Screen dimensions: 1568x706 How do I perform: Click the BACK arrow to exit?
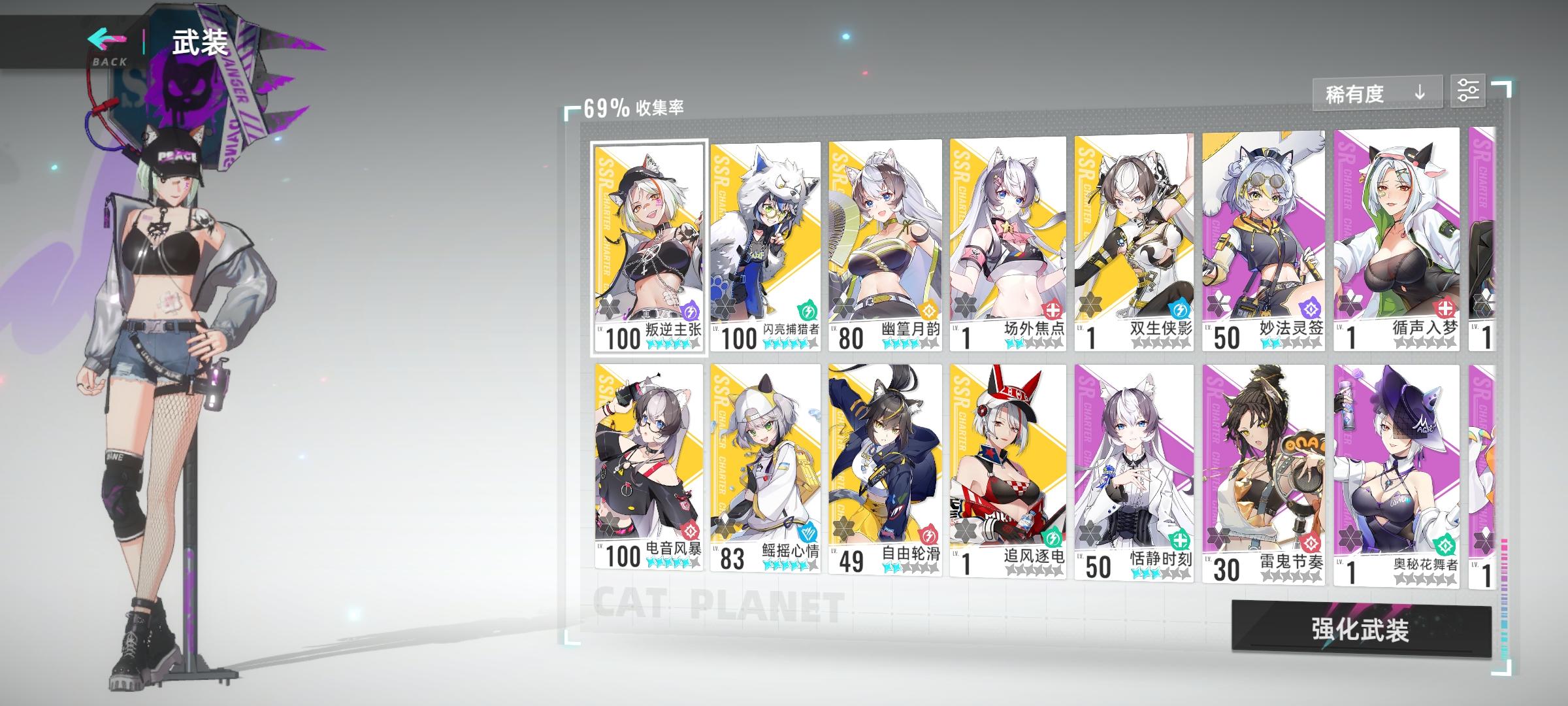click(105, 41)
